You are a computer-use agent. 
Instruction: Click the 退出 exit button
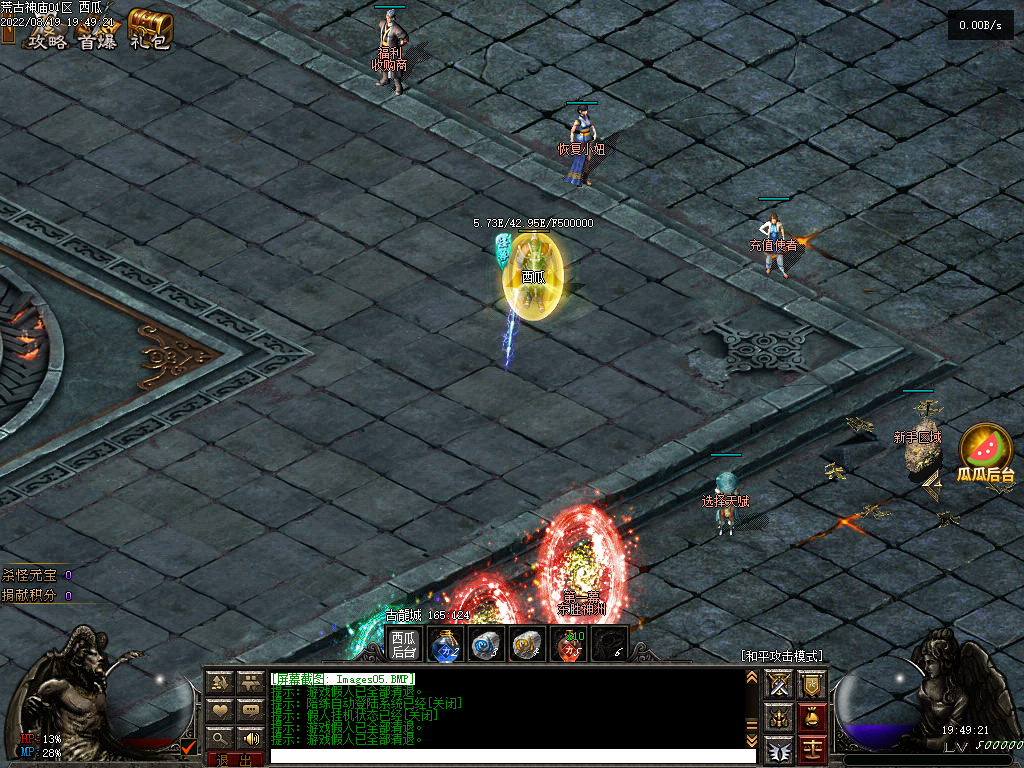pos(235,759)
